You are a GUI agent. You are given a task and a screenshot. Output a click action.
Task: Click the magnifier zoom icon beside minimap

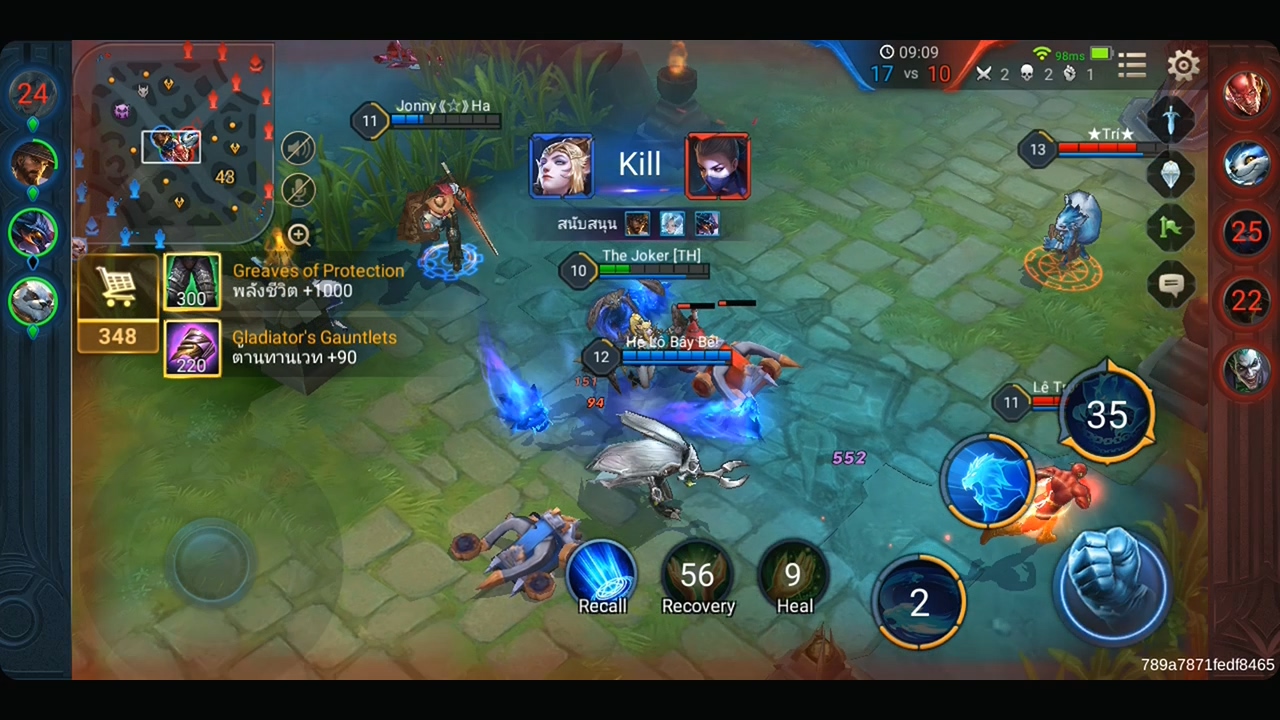tap(298, 235)
